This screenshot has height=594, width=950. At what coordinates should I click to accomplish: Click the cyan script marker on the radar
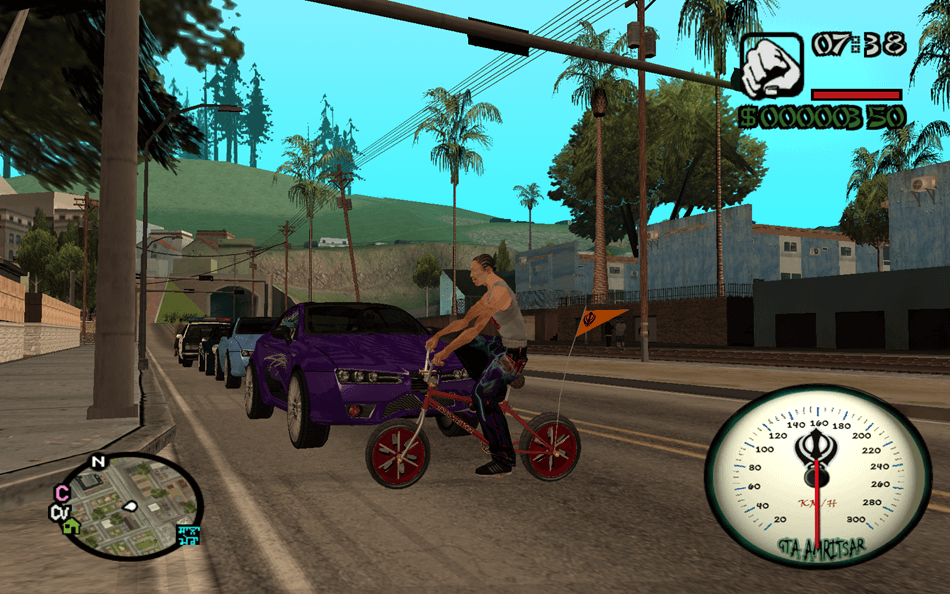pyautogui.click(x=188, y=535)
